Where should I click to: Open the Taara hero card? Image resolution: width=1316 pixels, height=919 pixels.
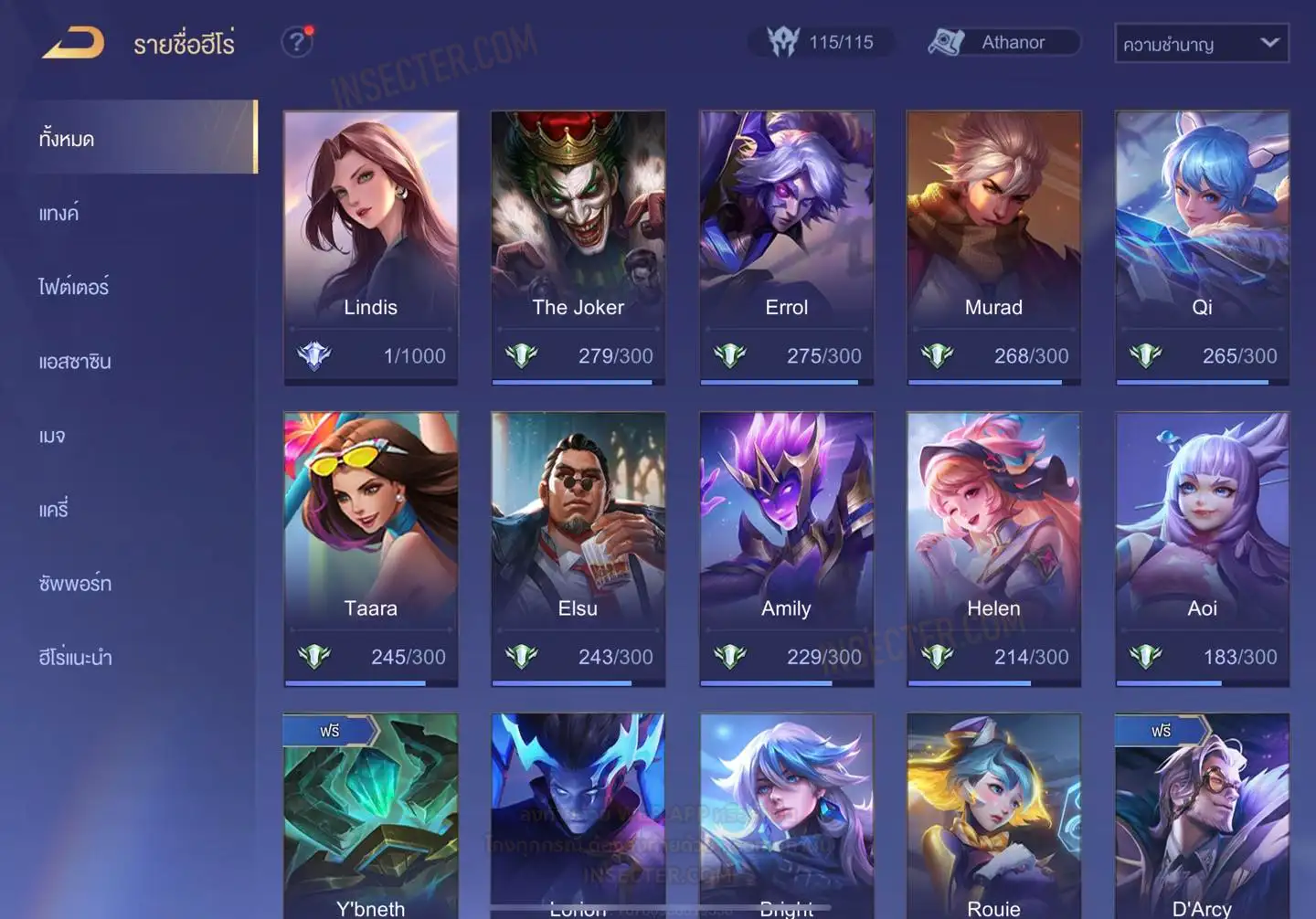(x=370, y=548)
